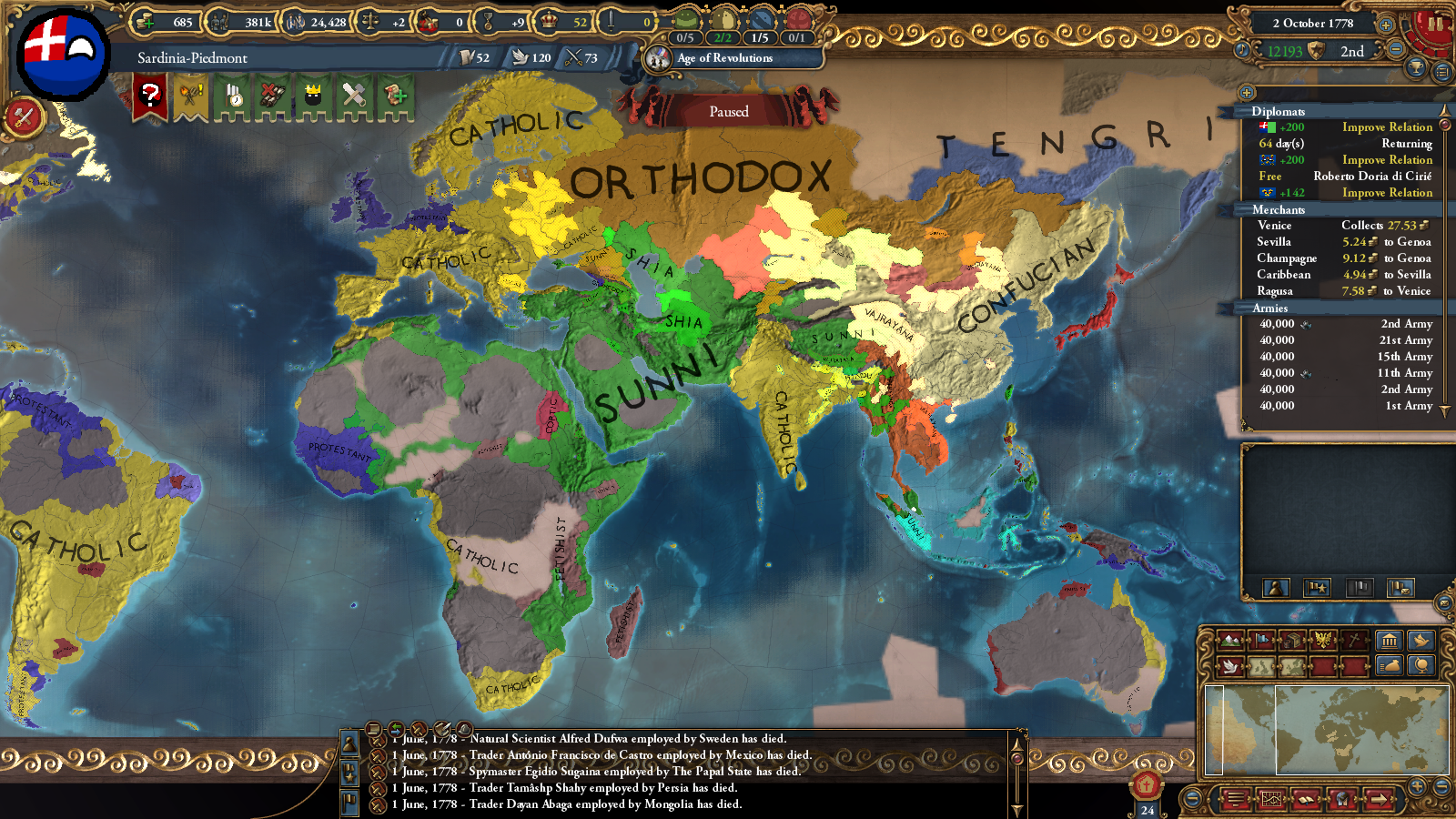Open the imperial mapmode golden eagle icon
Viewport: 1456px width, 819px height.
(x=1325, y=640)
